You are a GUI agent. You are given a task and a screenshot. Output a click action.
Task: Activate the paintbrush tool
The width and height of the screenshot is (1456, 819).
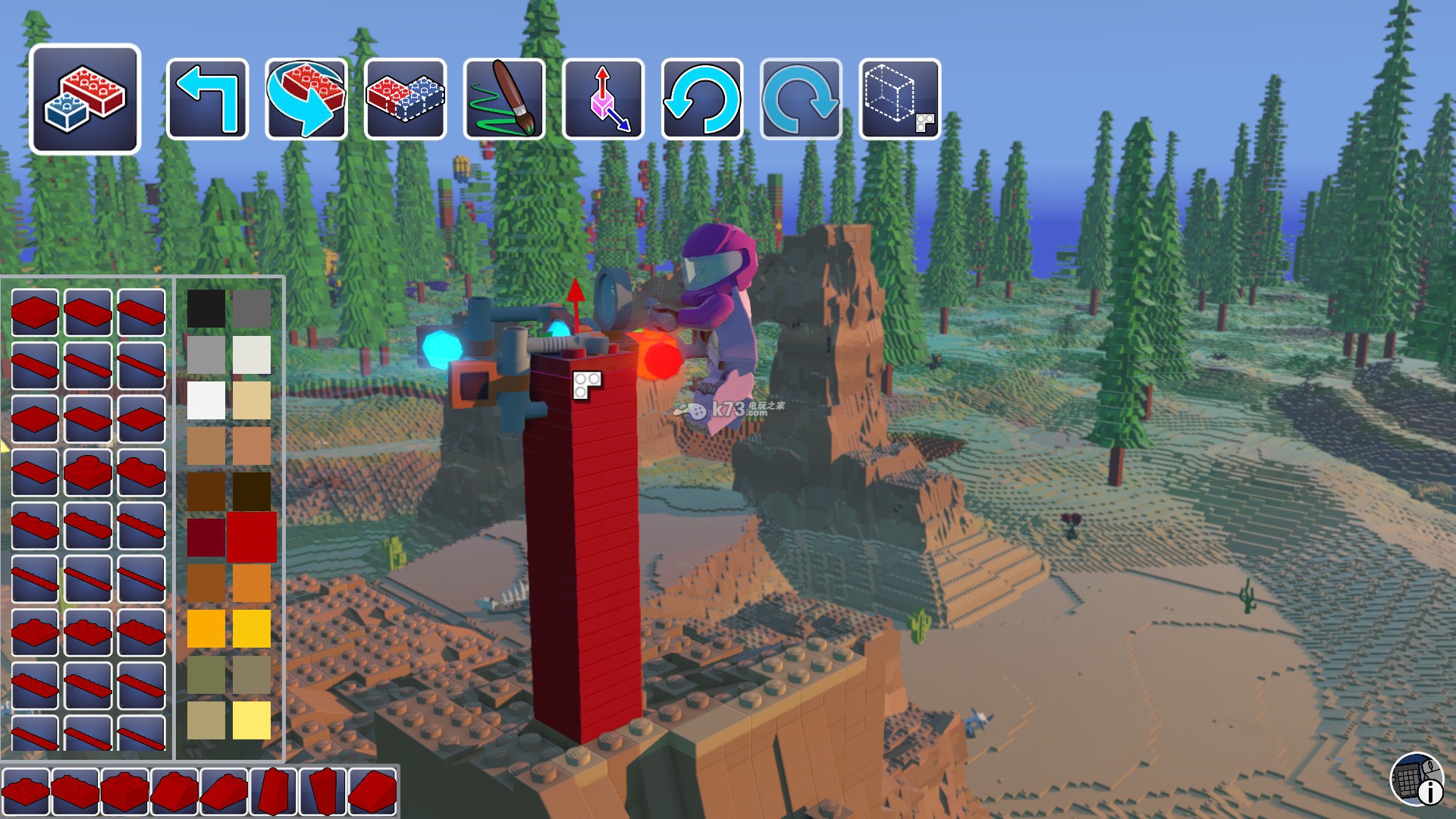(x=504, y=99)
